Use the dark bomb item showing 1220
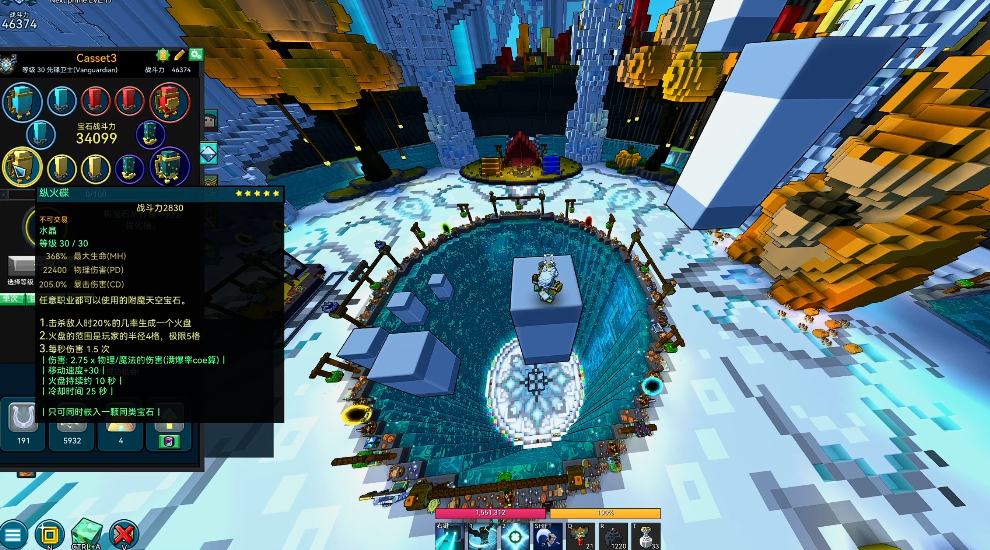The width and height of the screenshot is (990, 550). pyautogui.click(x=614, y=537)
